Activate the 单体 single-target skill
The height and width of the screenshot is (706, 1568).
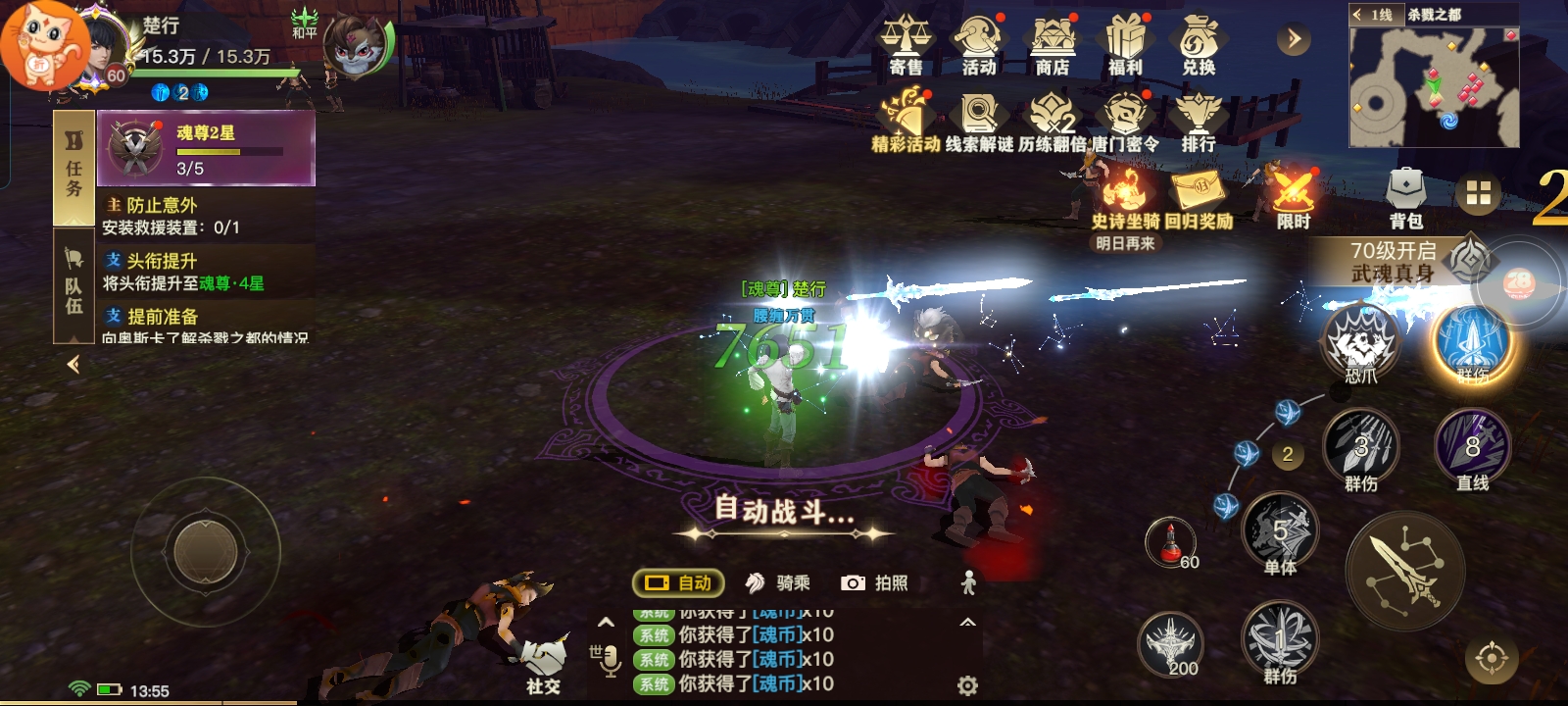(x=1280, y=532)
